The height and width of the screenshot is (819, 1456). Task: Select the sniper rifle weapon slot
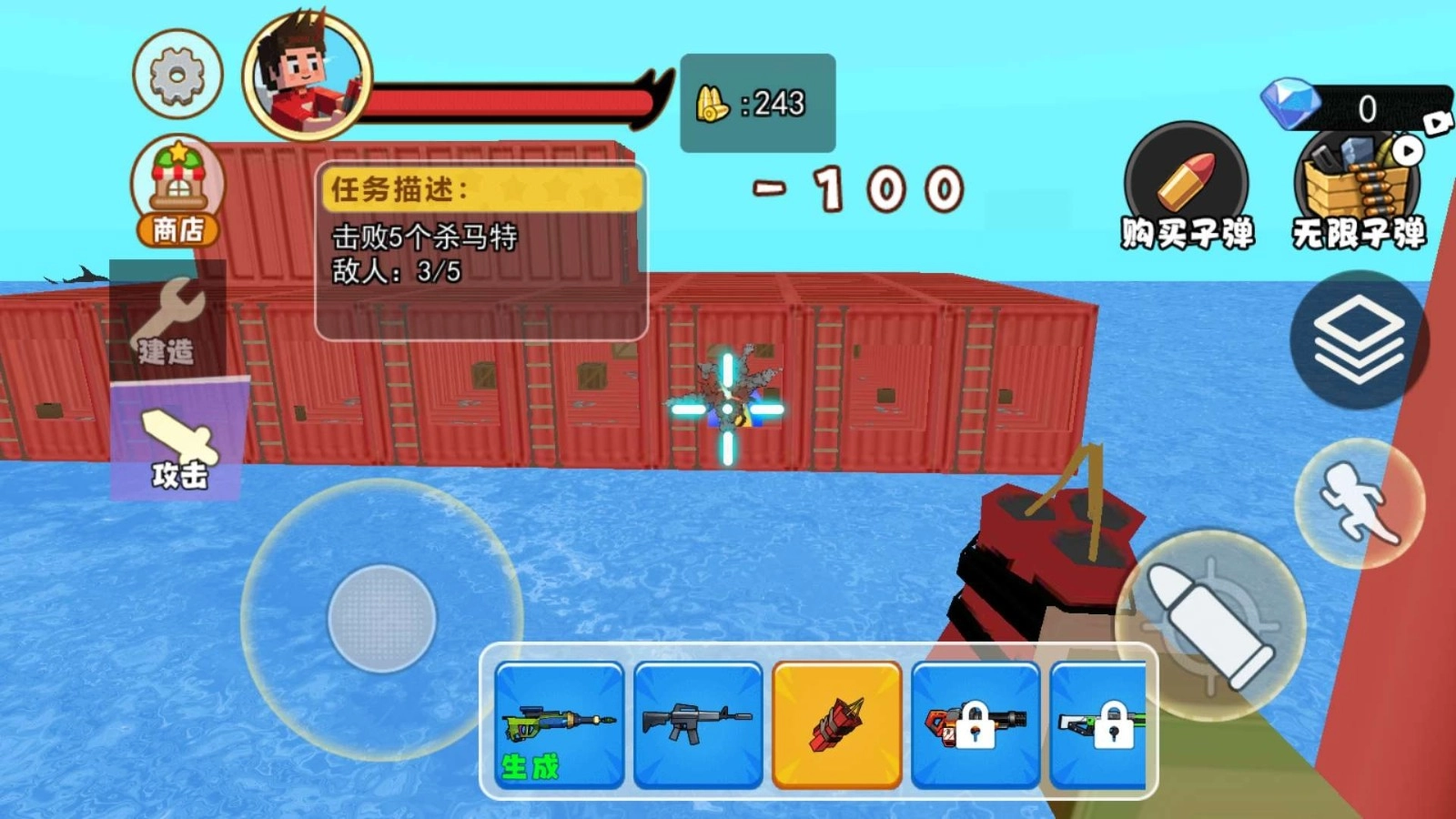pos(558,725)
